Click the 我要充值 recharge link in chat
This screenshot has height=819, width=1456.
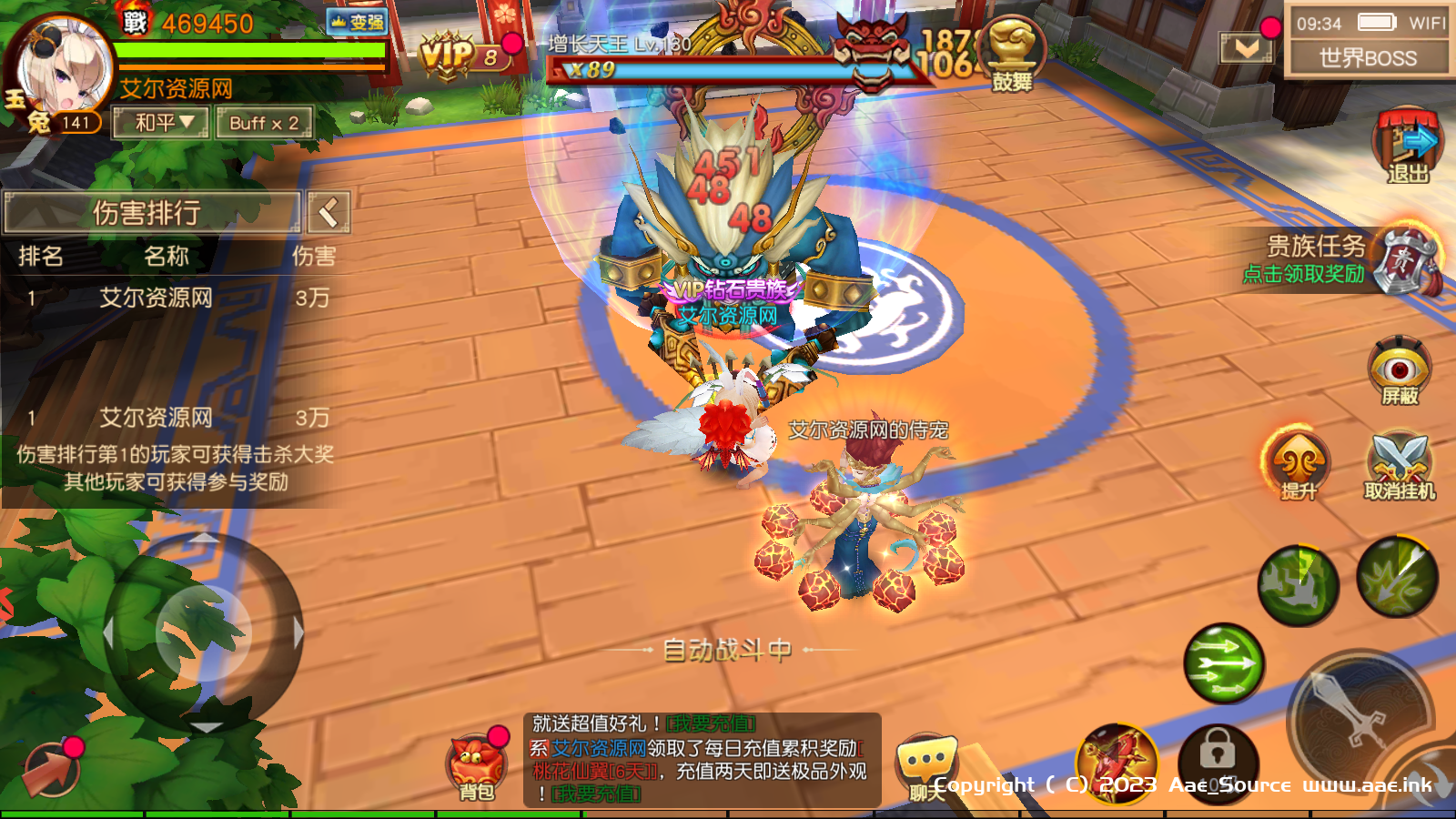[x=711, y=724]
